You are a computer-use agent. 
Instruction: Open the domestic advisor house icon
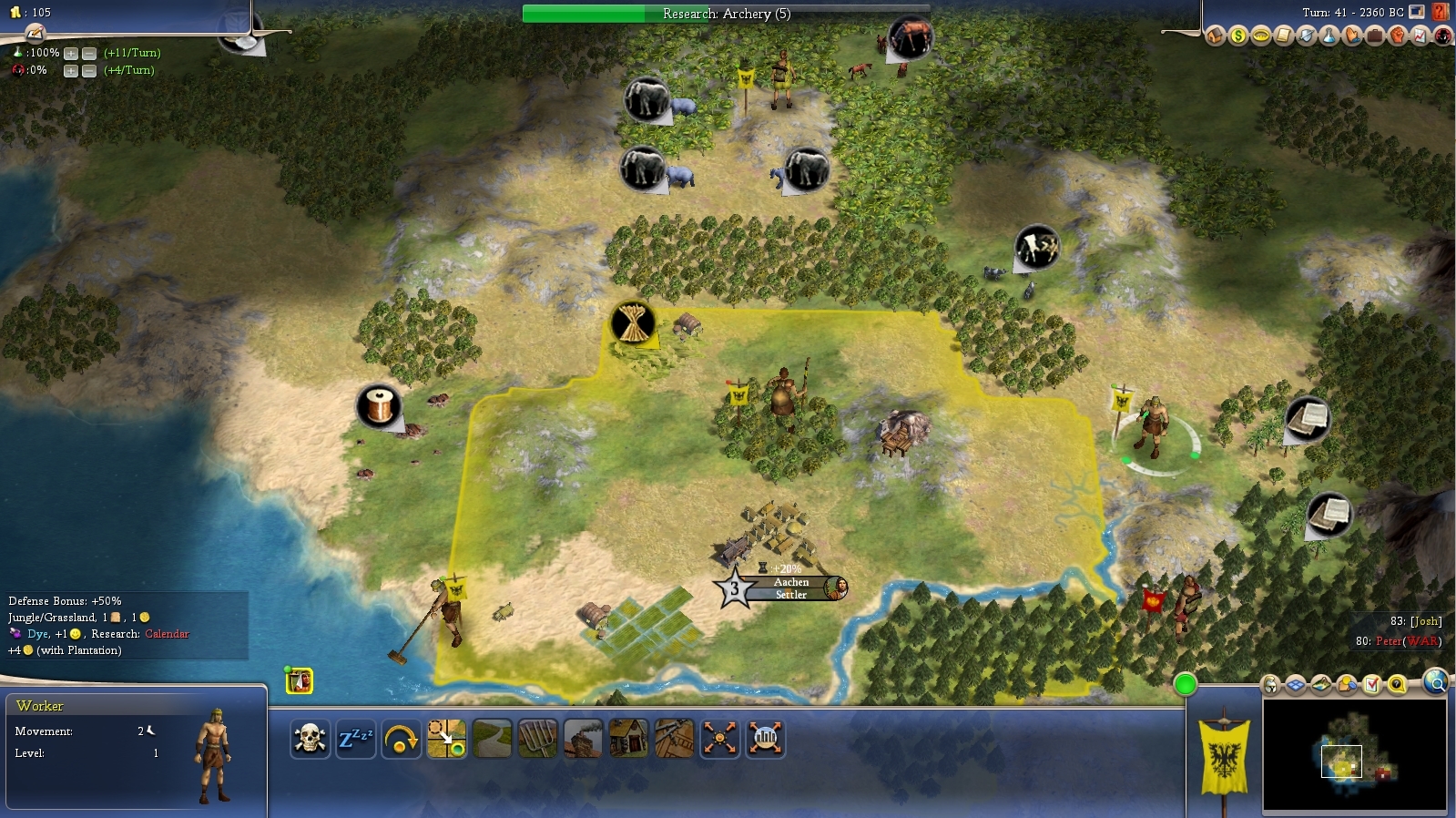pyautogui.click(x=1215, y=36)
